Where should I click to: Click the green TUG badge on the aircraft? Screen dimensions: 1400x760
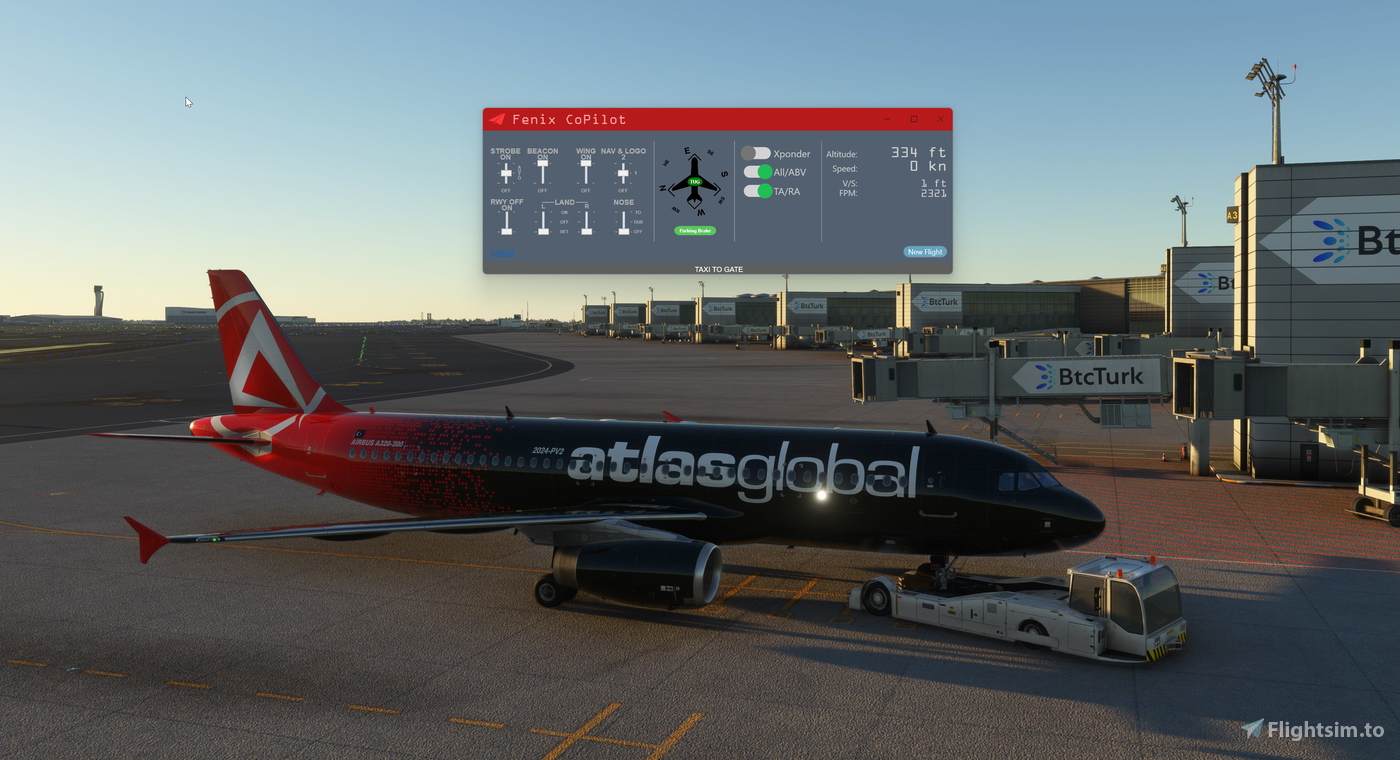tap(695, 182)
